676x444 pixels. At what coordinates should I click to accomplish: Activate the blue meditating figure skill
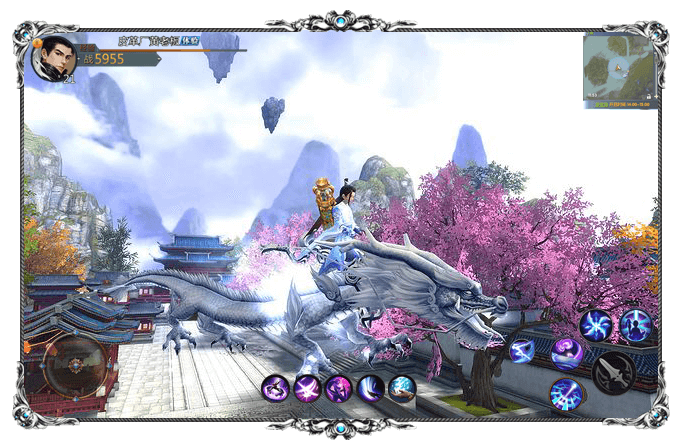pyautogui.click(x=636, y=324)
